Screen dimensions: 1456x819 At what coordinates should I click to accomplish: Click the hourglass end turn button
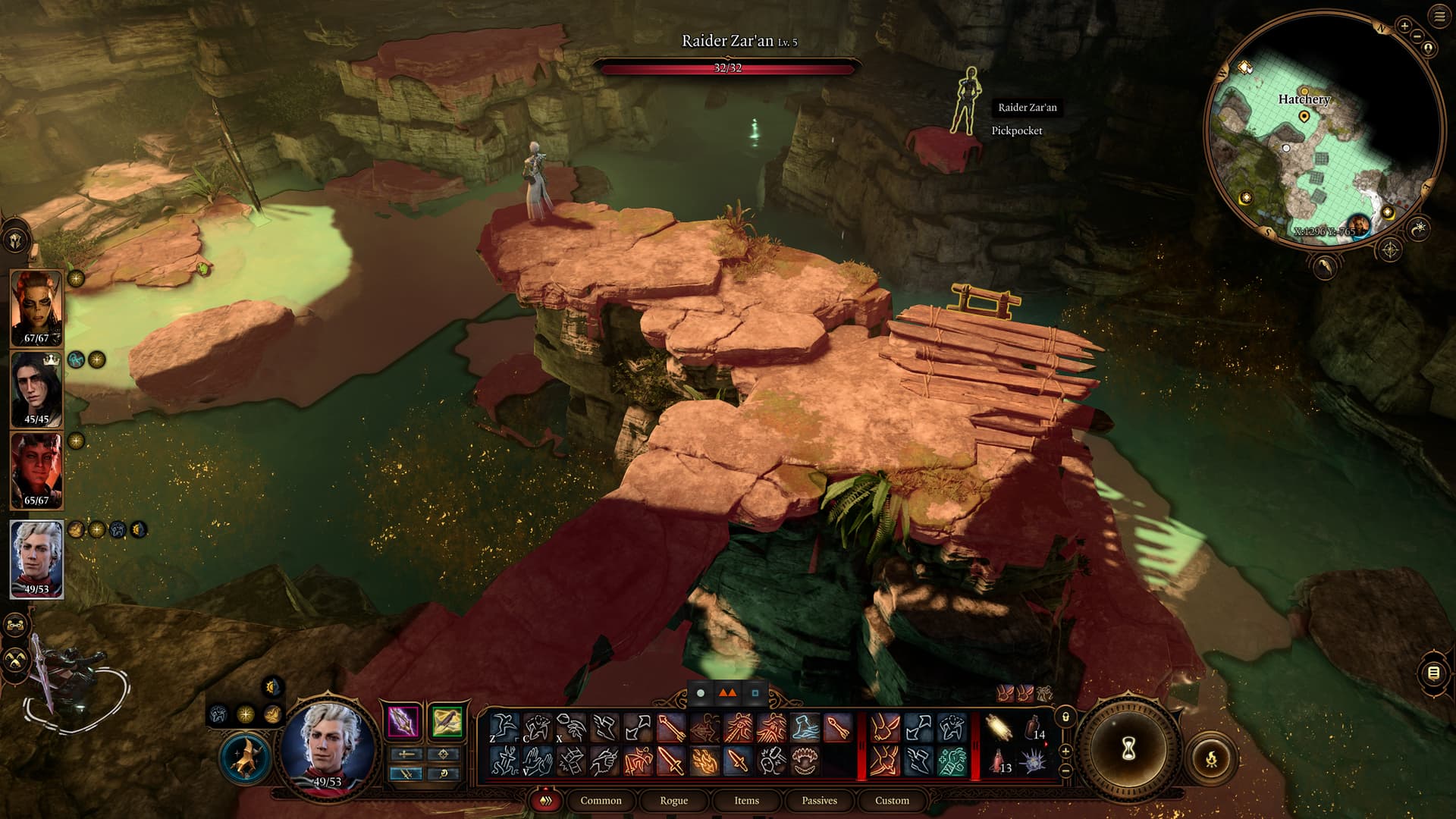coord(1128,750)
